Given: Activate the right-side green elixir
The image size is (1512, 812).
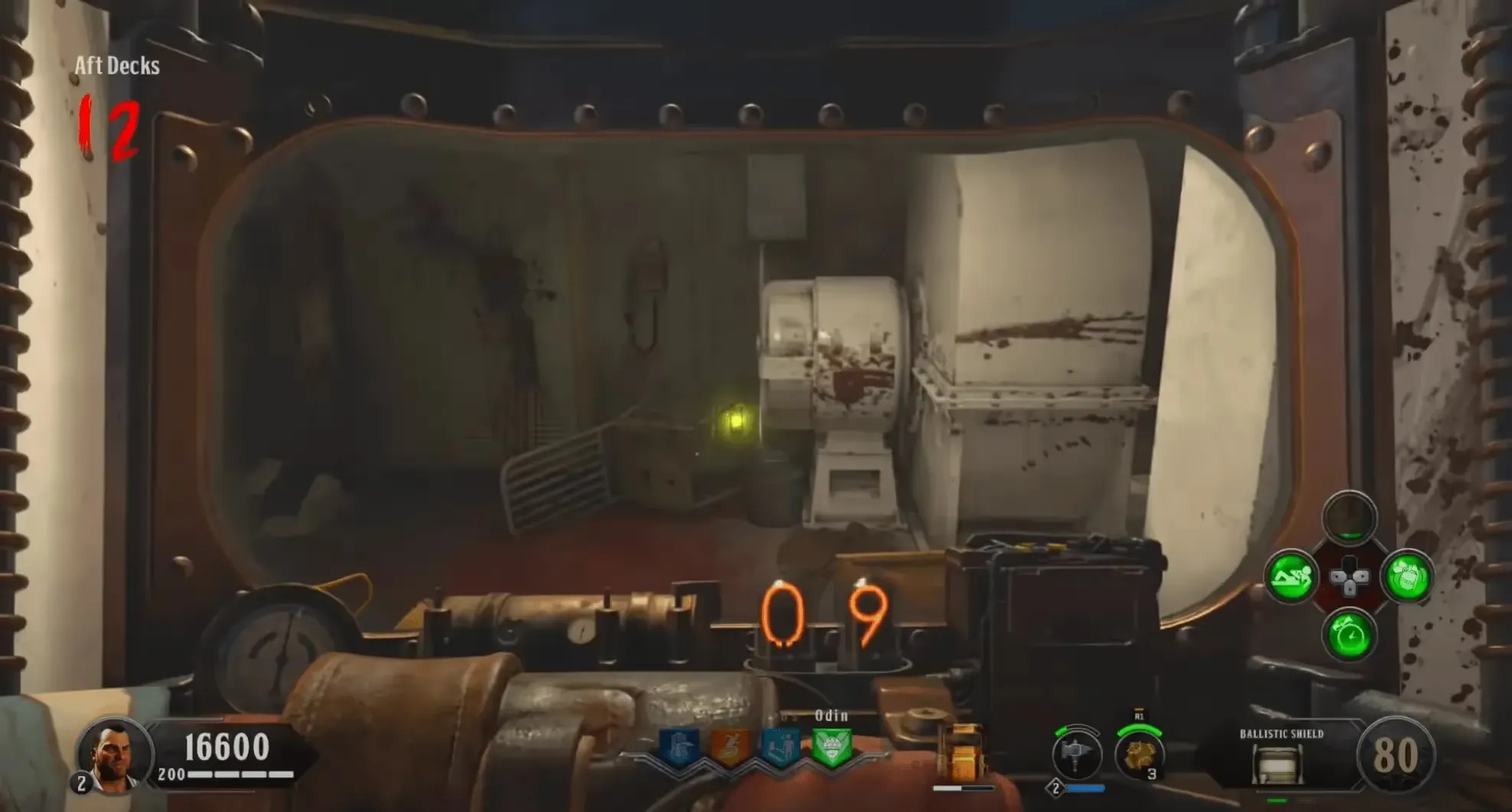Looking at the screenshot, I should (1407, 577).
